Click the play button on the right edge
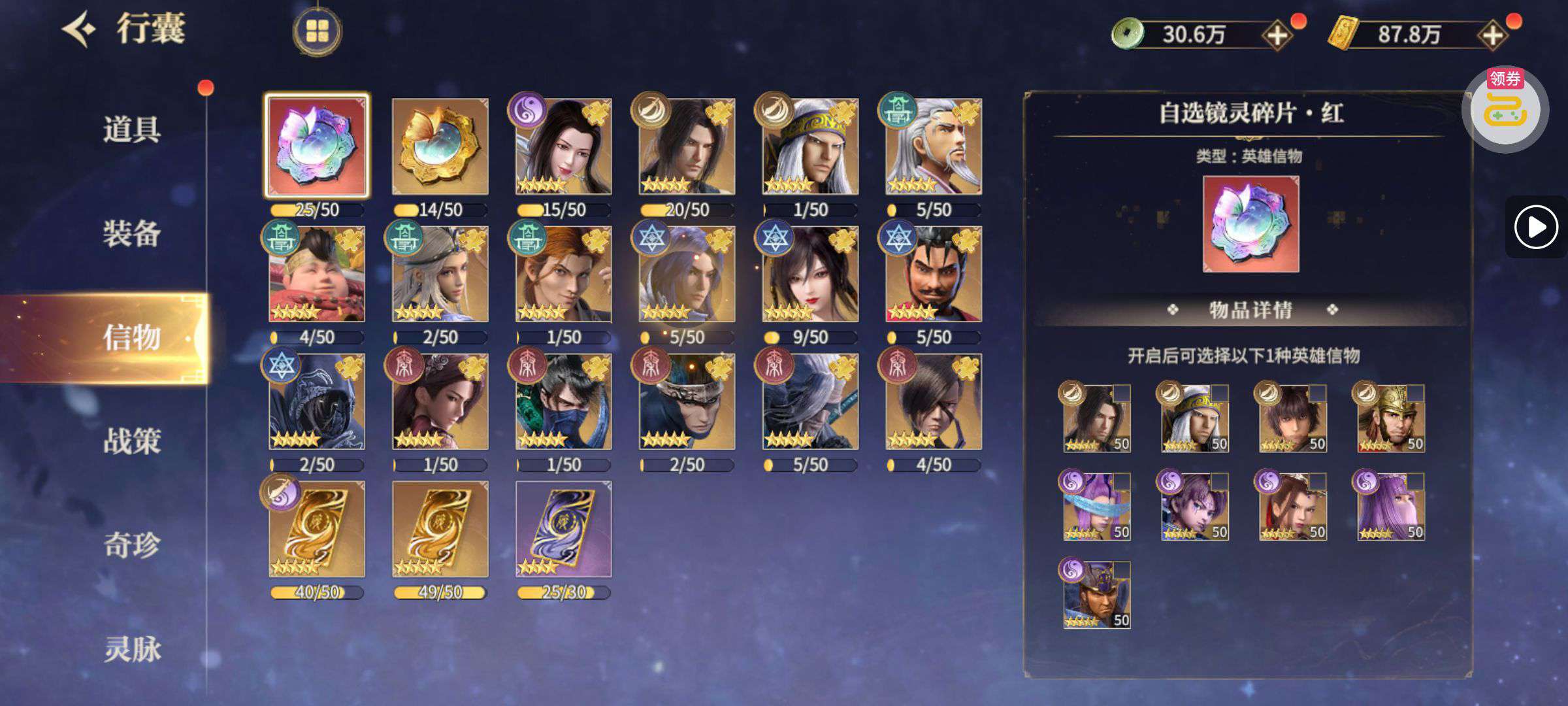The image size is (1568, 706). coord(1535,227)
